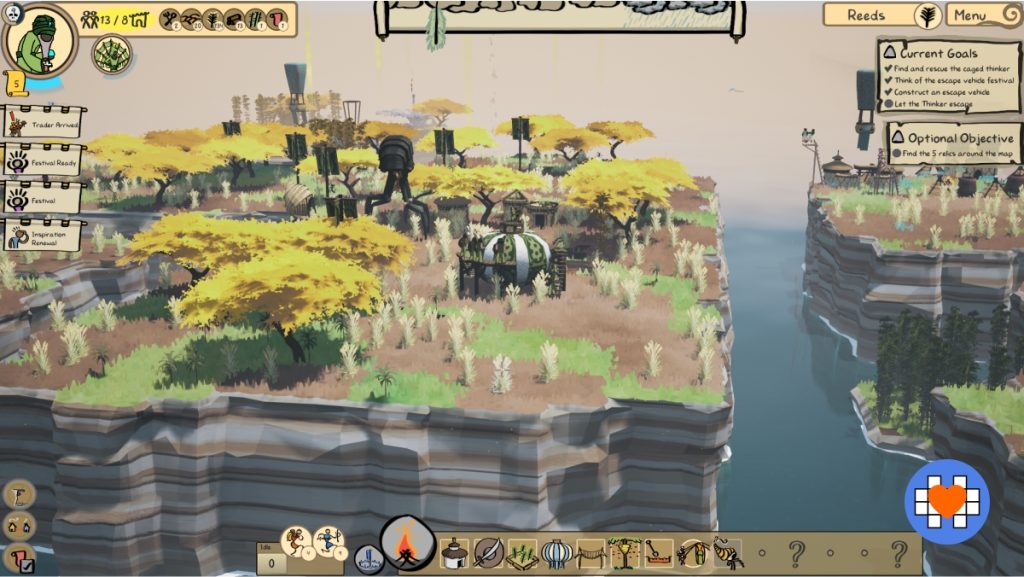Click the two houses icon button
This screenshot has width=1024, height=577.
point(20,525)
